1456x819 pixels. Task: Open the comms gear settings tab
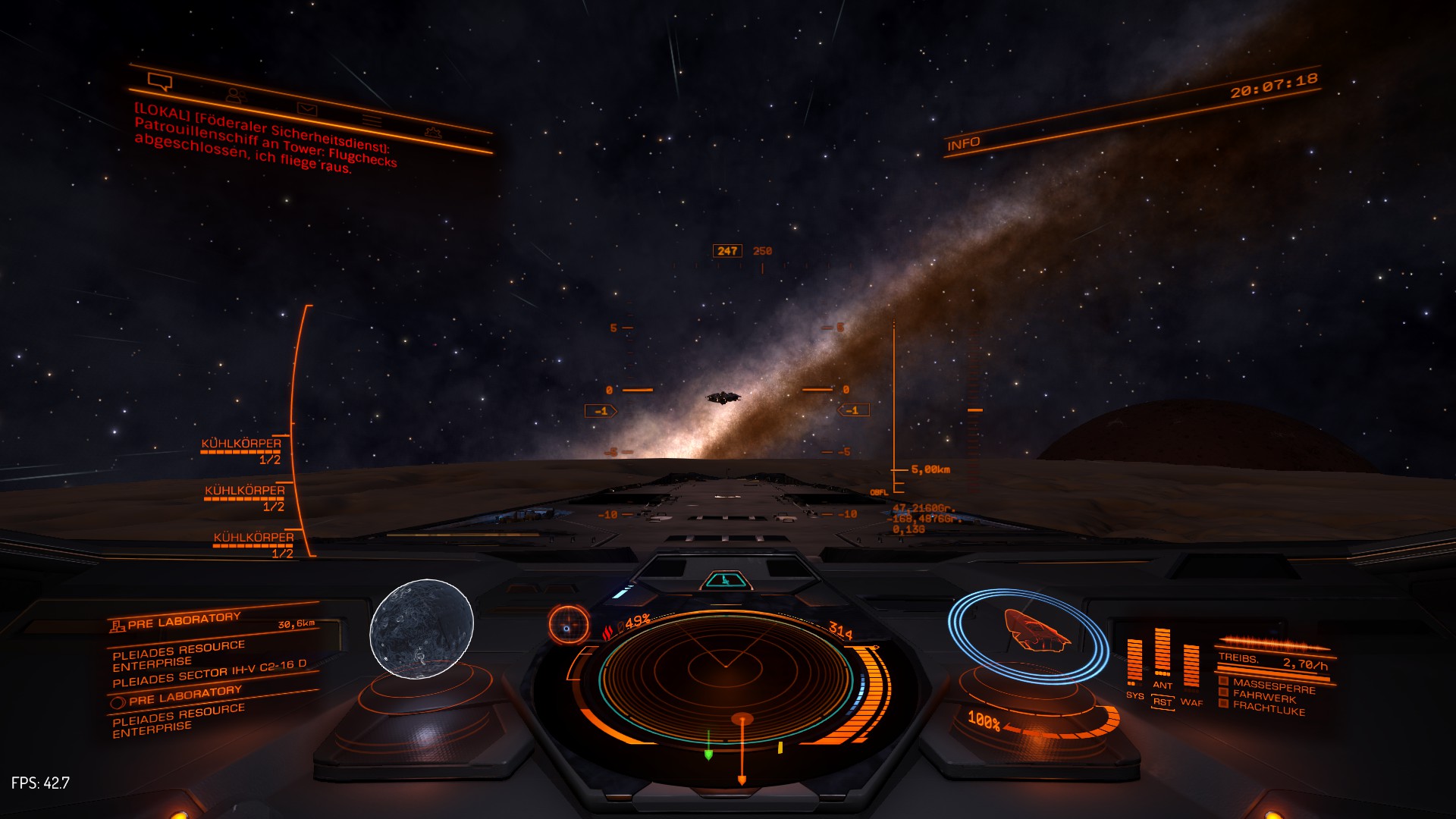433,132
